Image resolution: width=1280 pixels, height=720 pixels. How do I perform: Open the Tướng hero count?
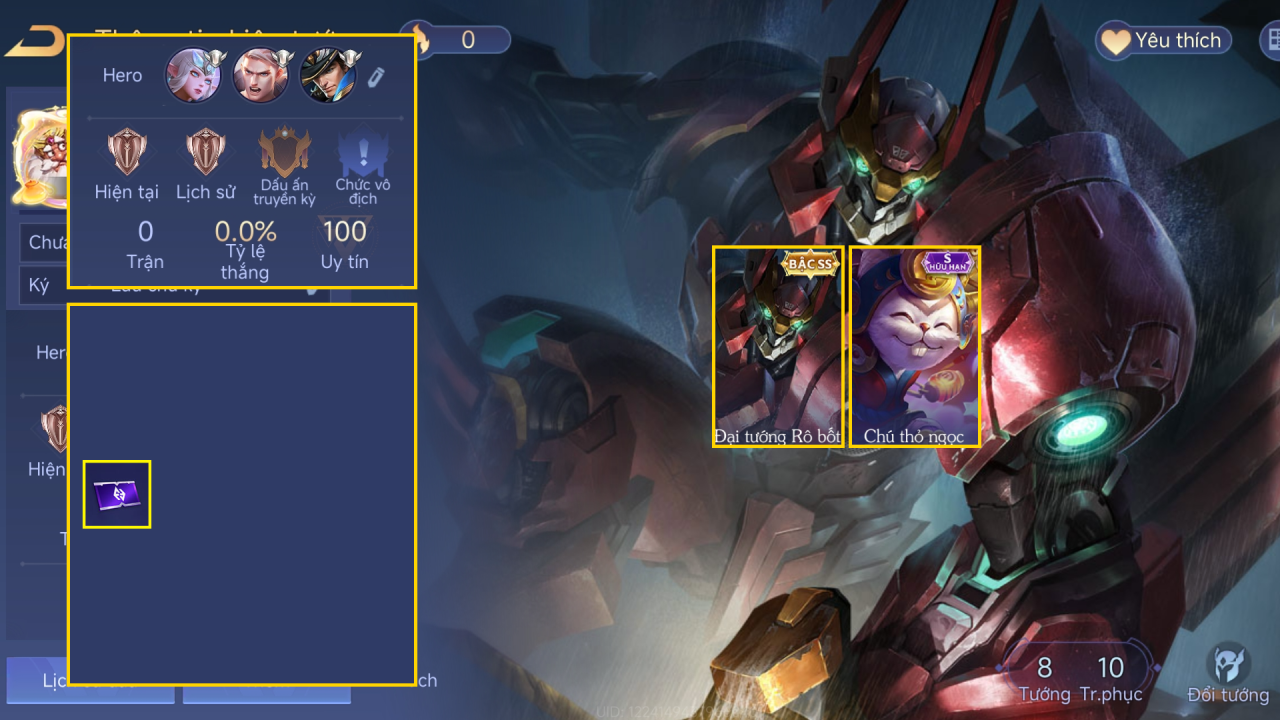pyautogui.click(x=1044, y=678)
